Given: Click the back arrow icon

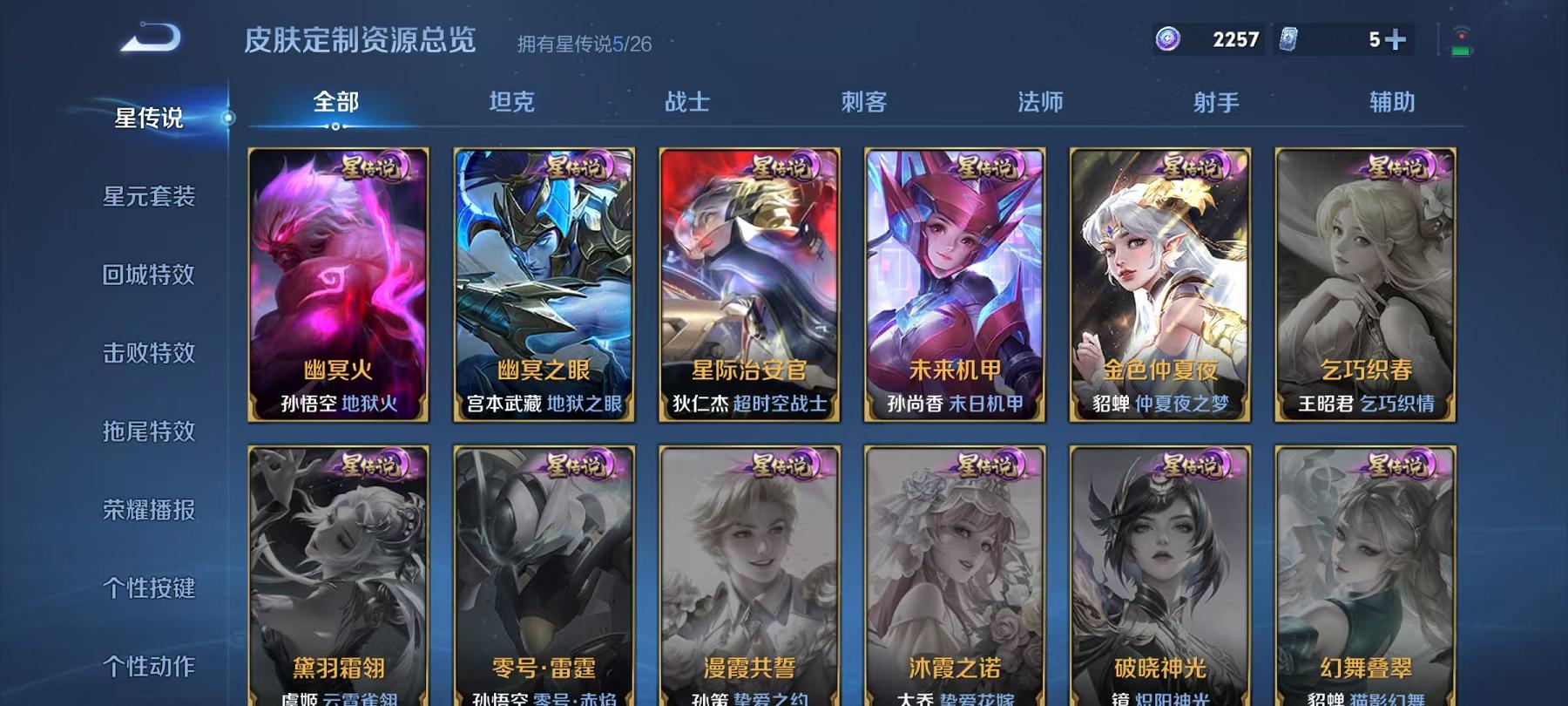Looking at the screenshot, I should (x=152, y=37).
